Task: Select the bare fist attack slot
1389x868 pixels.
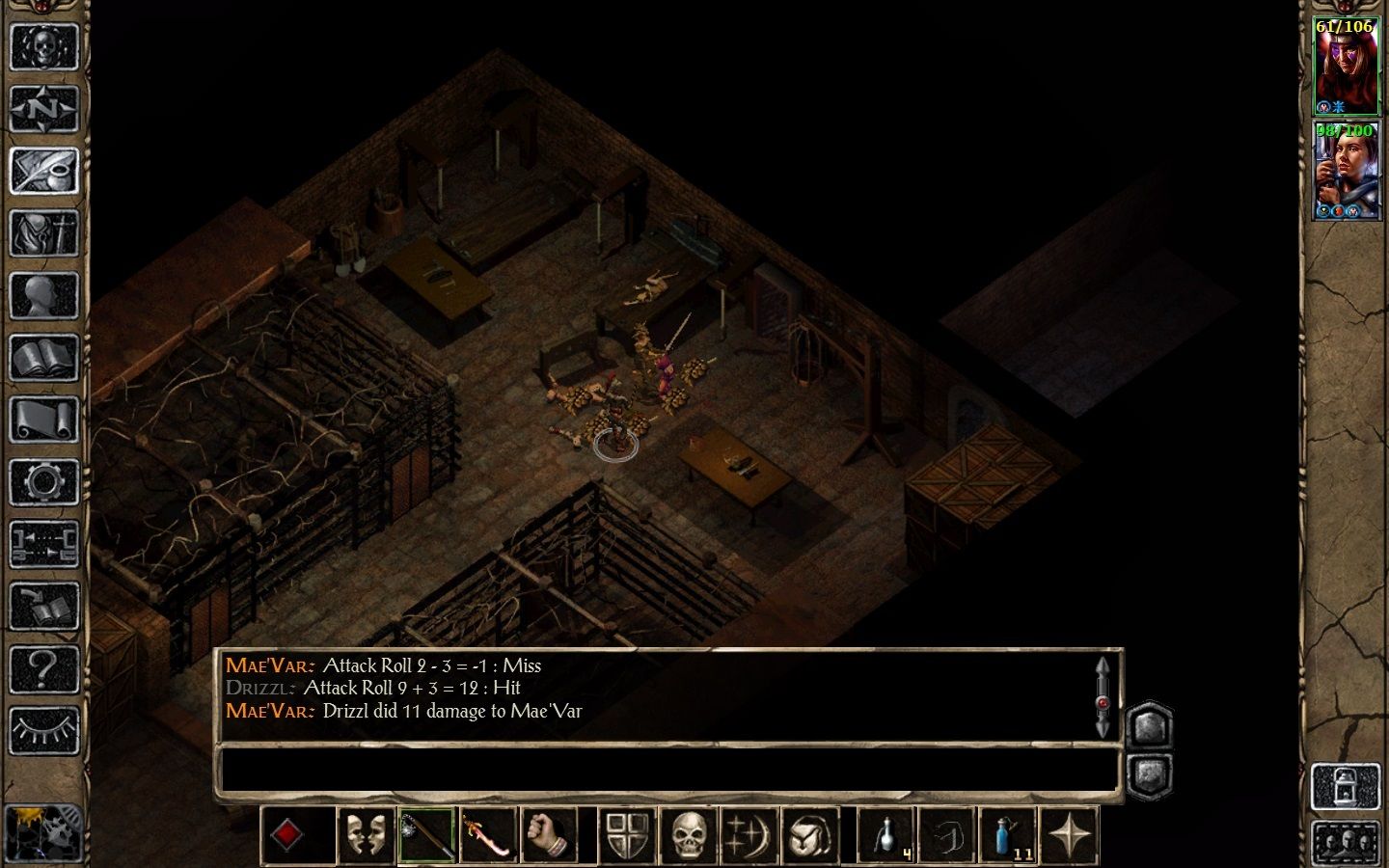Action: [x=548, y=834]
